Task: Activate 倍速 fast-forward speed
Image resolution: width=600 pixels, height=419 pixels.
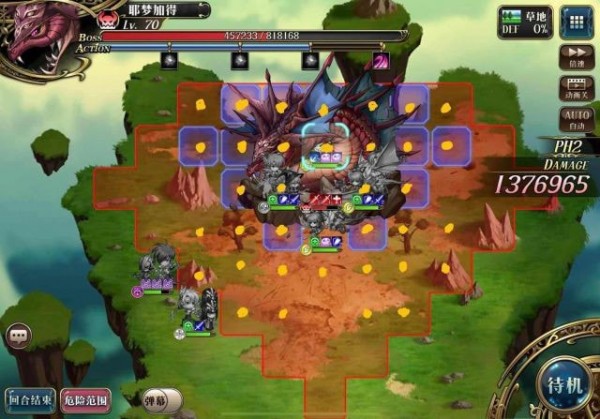Action: (575, 57)
